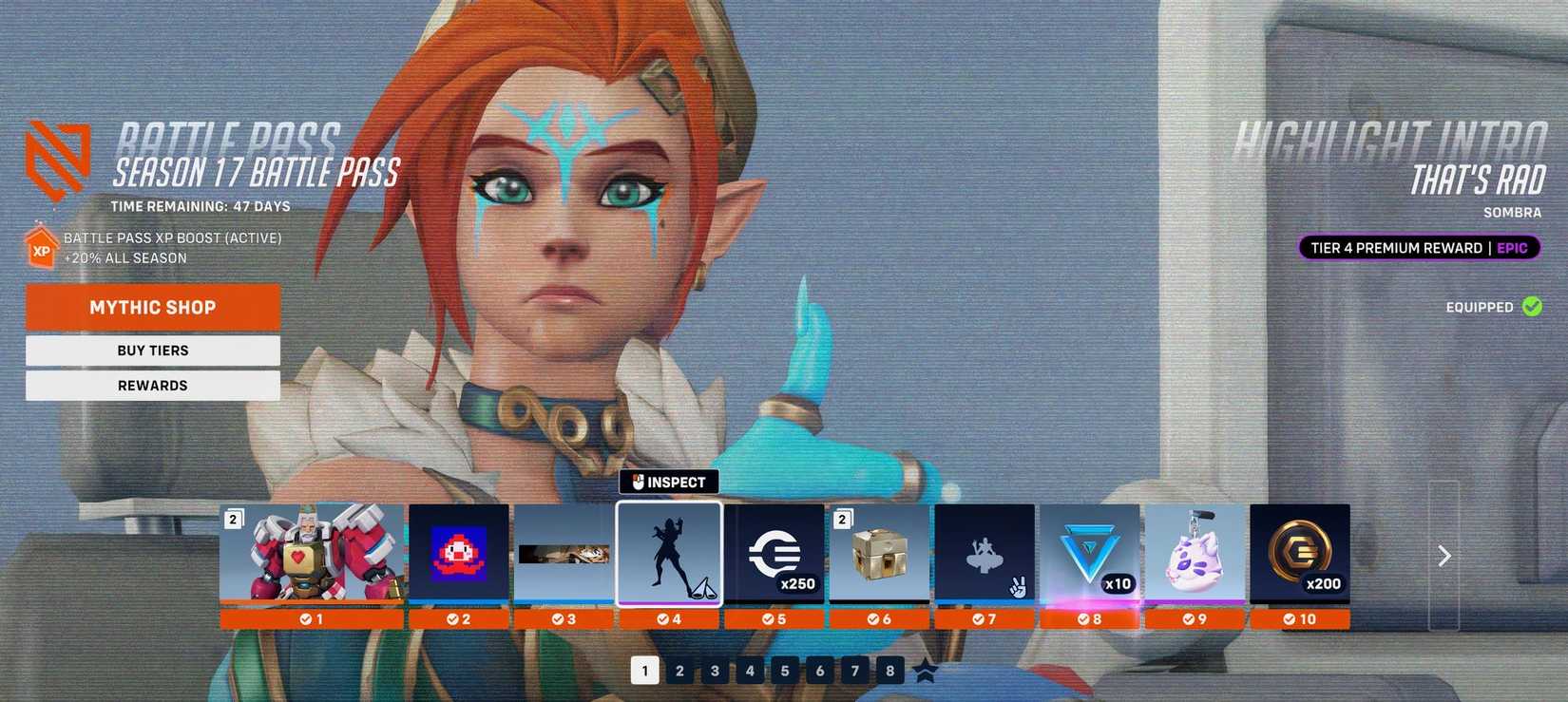
Task: Select the Brigitte skin reward on tier 1
Action: 314,554
